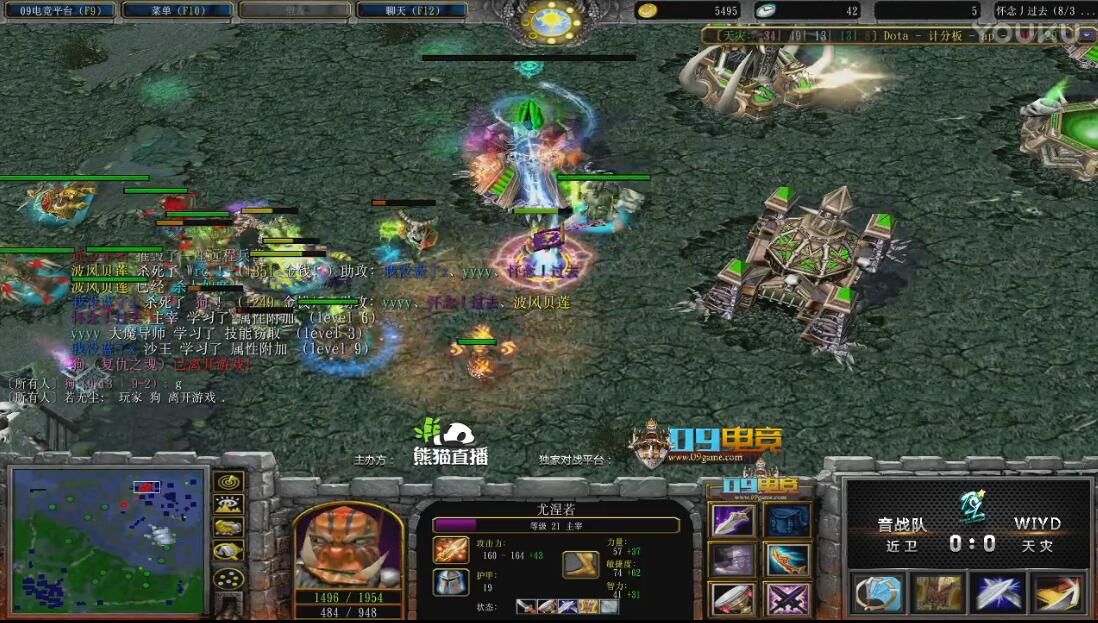Select the curved cyan blade inventory item

tap(788, 559)
